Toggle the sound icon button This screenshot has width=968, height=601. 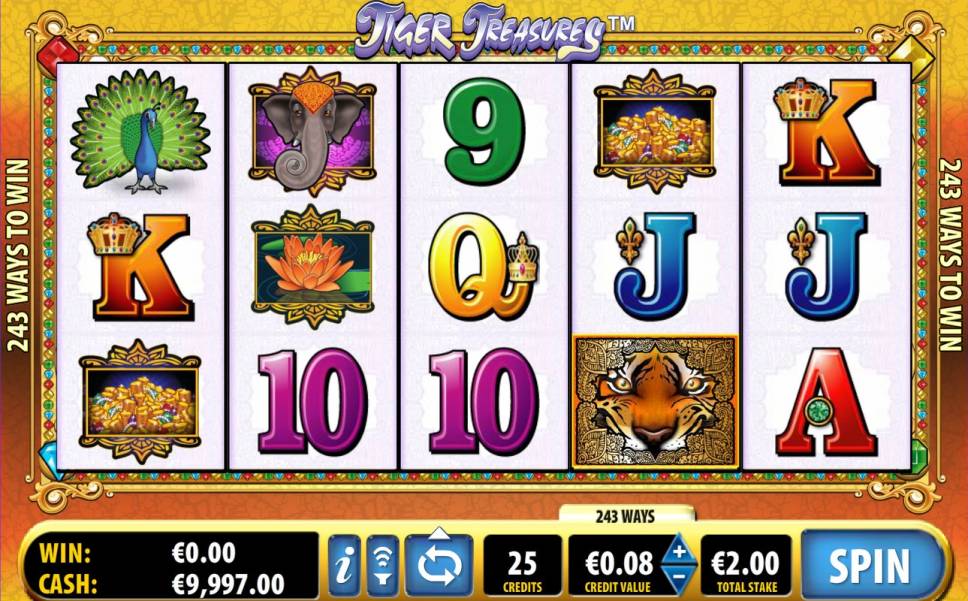[383, 566]
